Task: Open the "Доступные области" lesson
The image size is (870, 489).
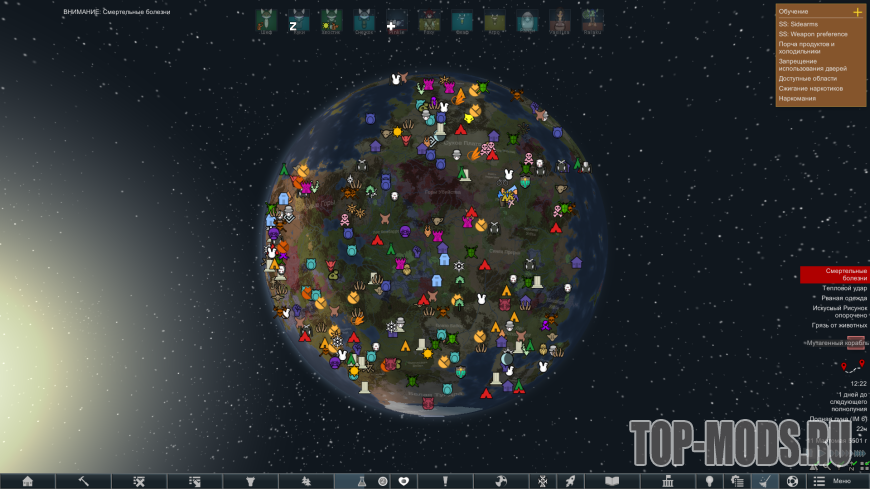Action: (x=808, y=78)
